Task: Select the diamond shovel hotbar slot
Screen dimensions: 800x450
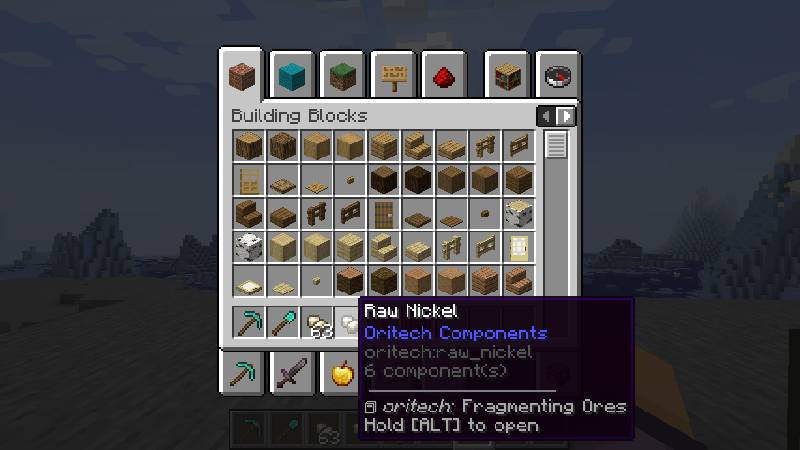Action: (x=282, y=322)
